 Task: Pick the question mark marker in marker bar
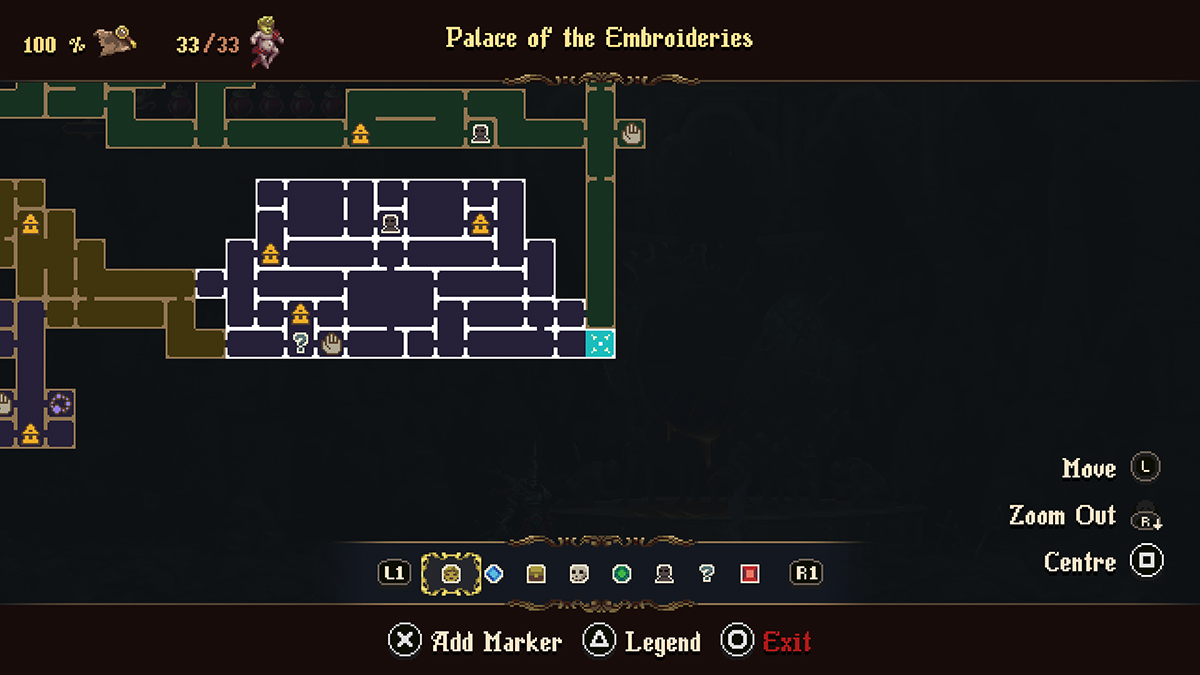pyautogui.click(x=707, y=574)
